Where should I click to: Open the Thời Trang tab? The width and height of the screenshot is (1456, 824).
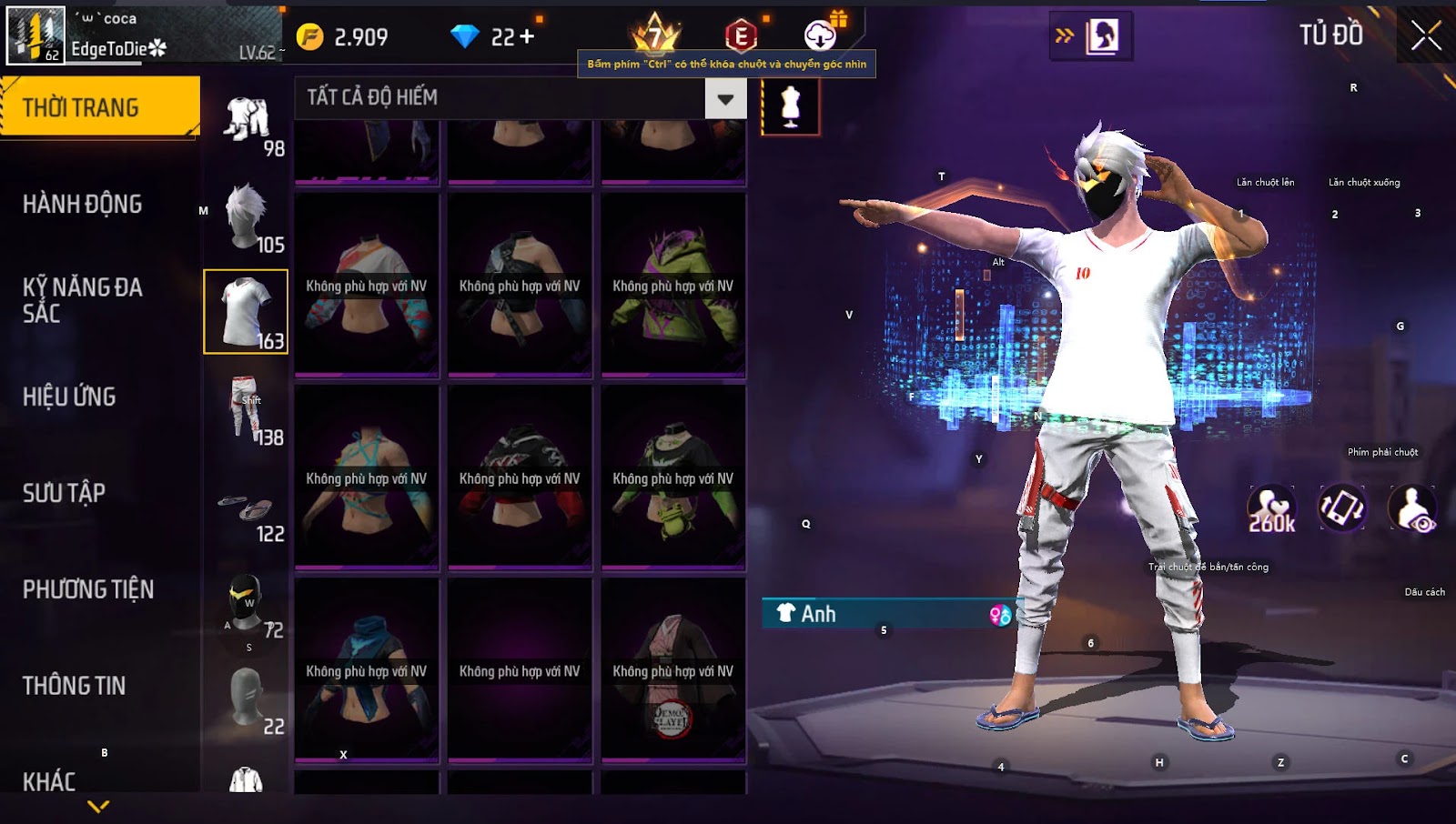[x=99, y=107]
